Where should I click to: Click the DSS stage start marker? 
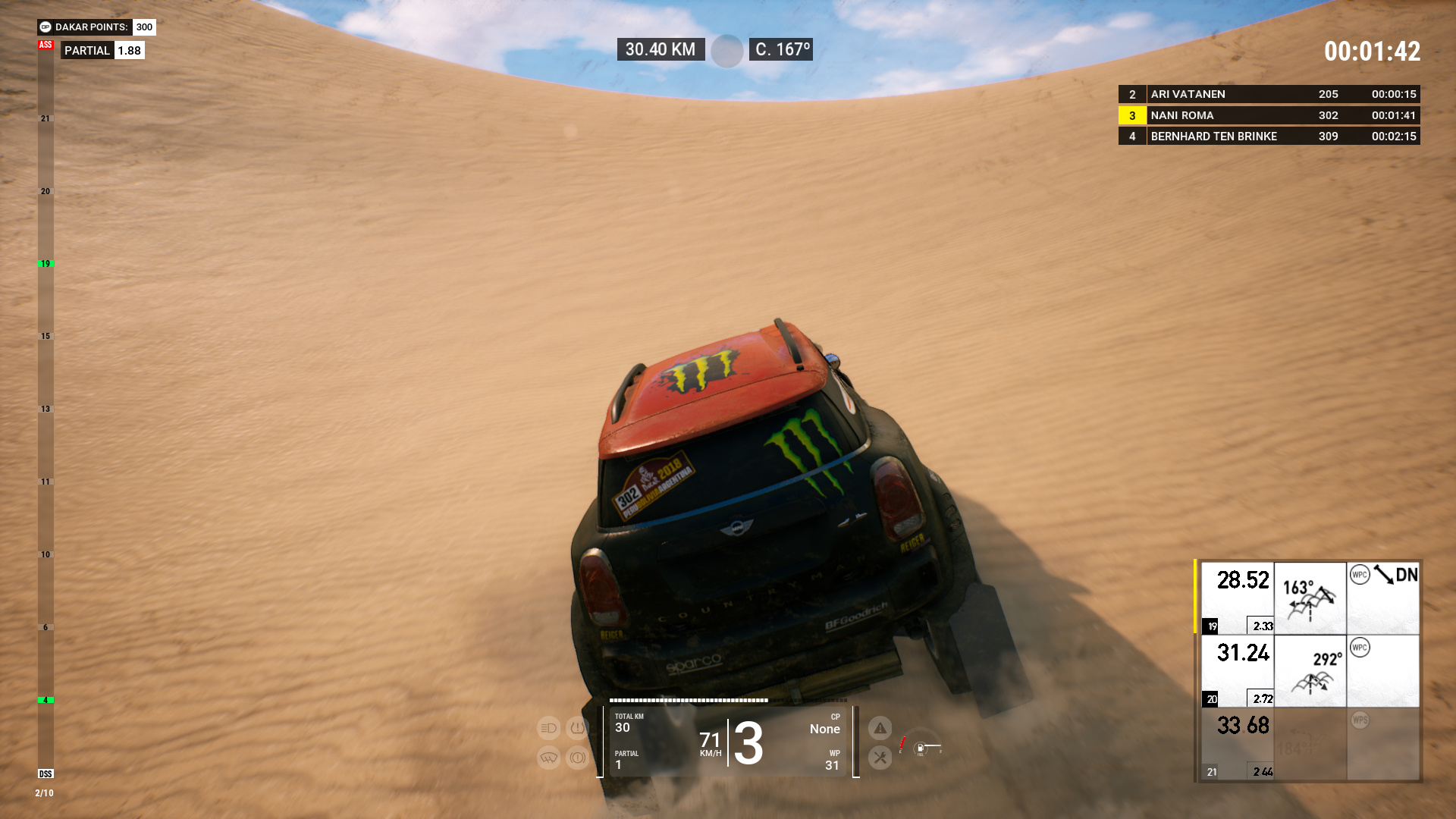point(45,773)
